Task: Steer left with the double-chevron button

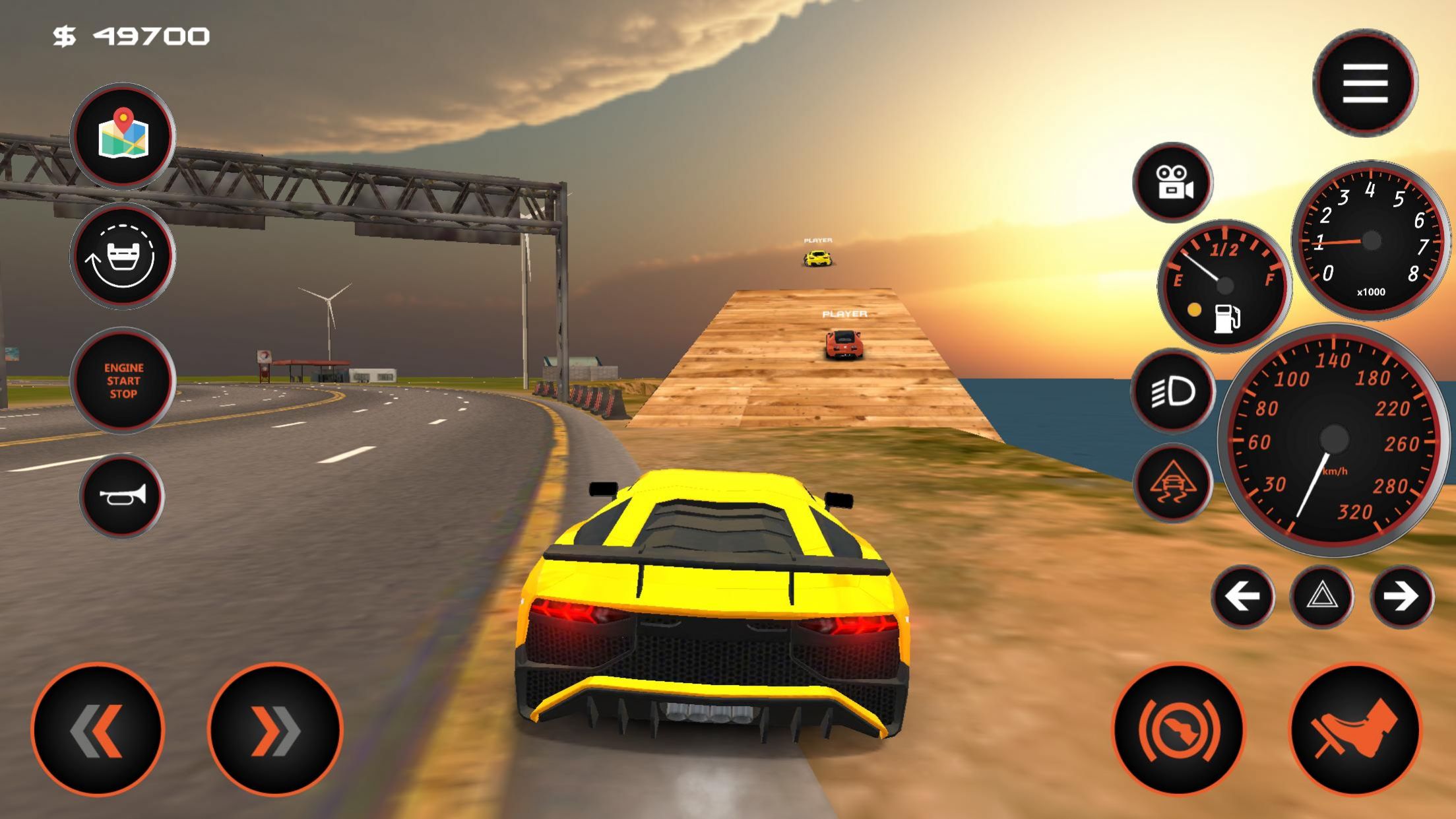Action: (98, 729)
